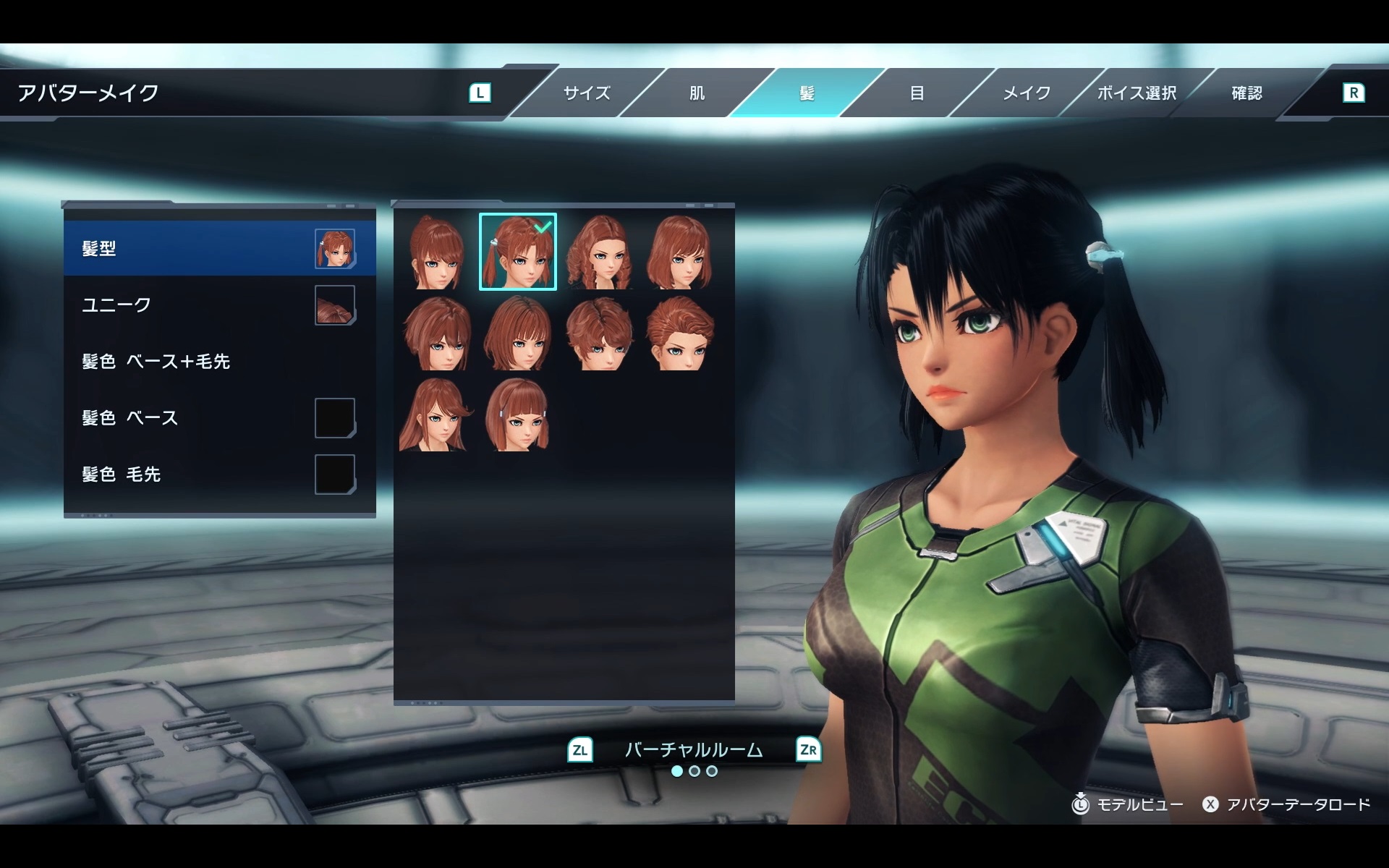This screenshot has height=868, width=1389.
Task: Click the hairstyle preview icon next to 髪型
Action: pos(334,248)
